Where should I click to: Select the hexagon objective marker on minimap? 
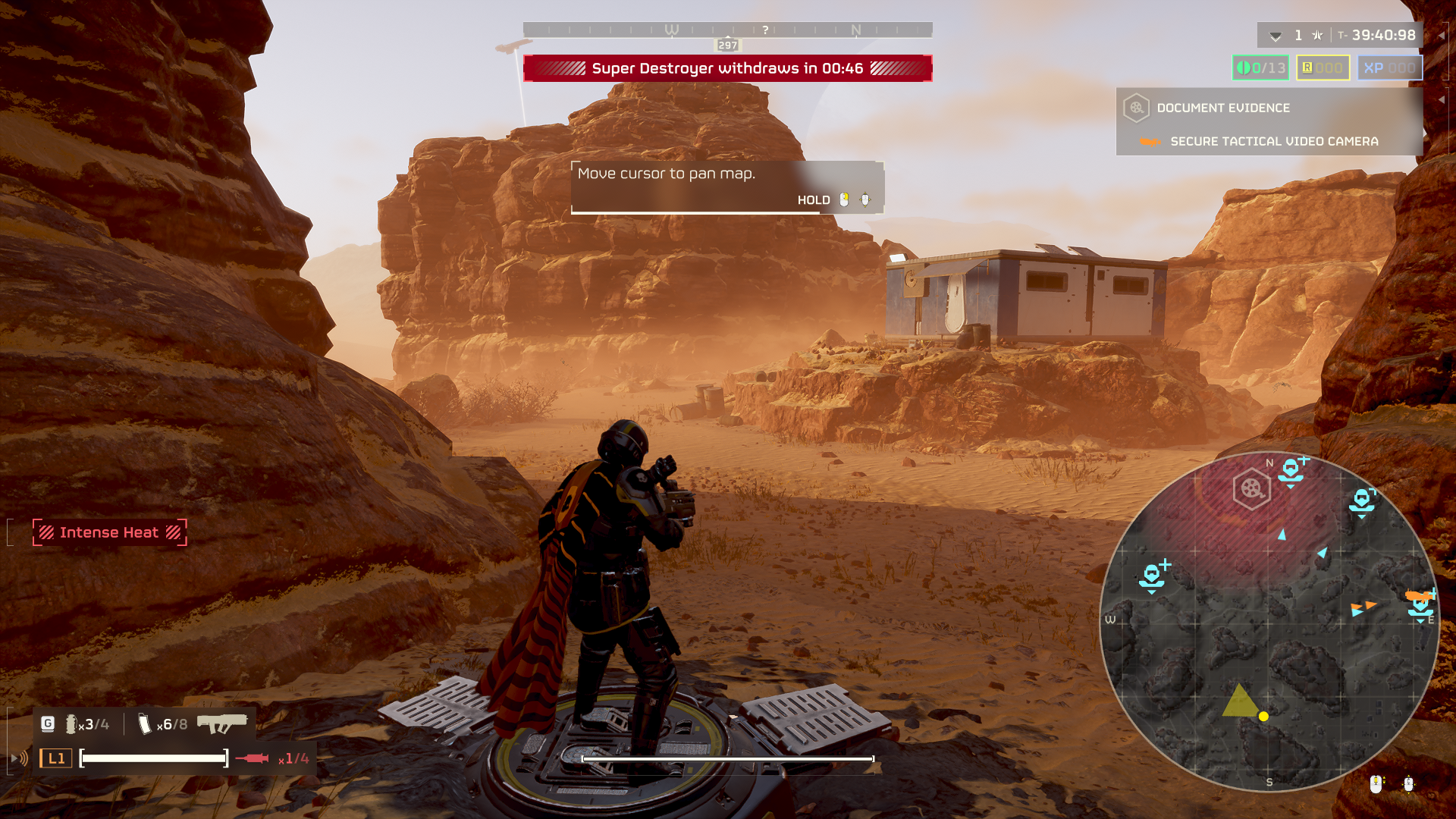tap(1251, 489)
